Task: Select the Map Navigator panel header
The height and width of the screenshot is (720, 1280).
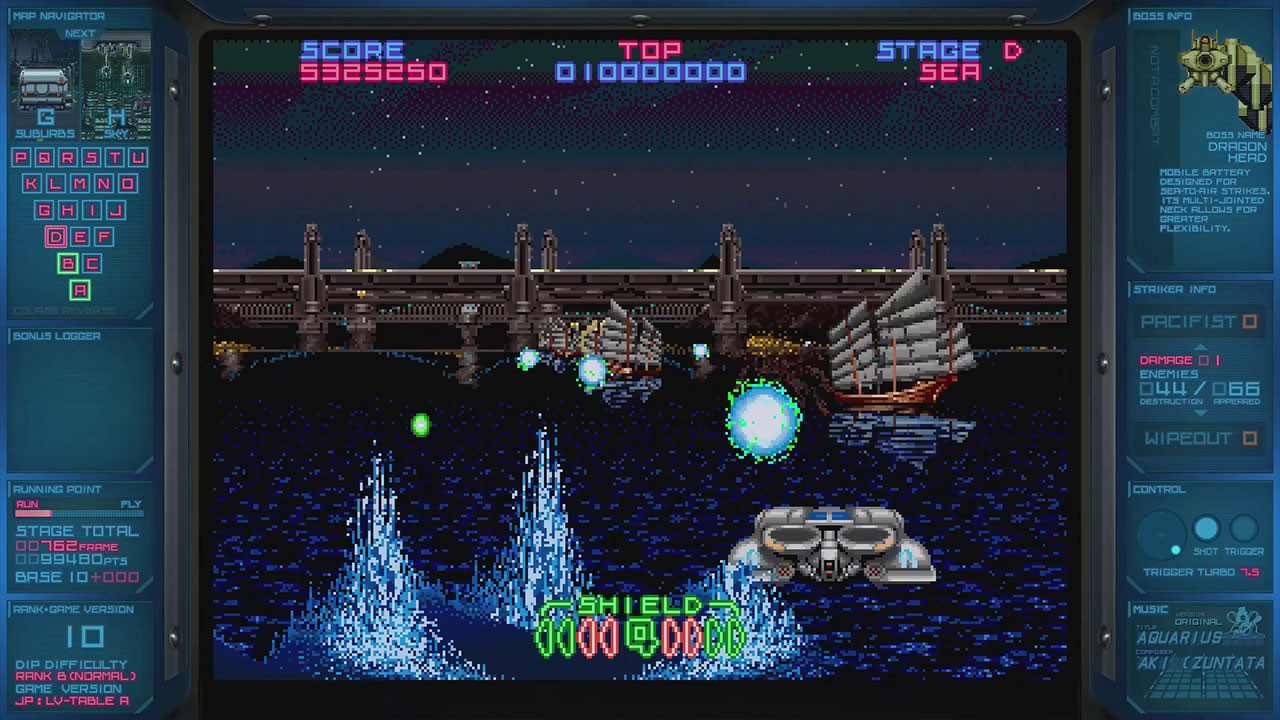Action: point(57,15)
